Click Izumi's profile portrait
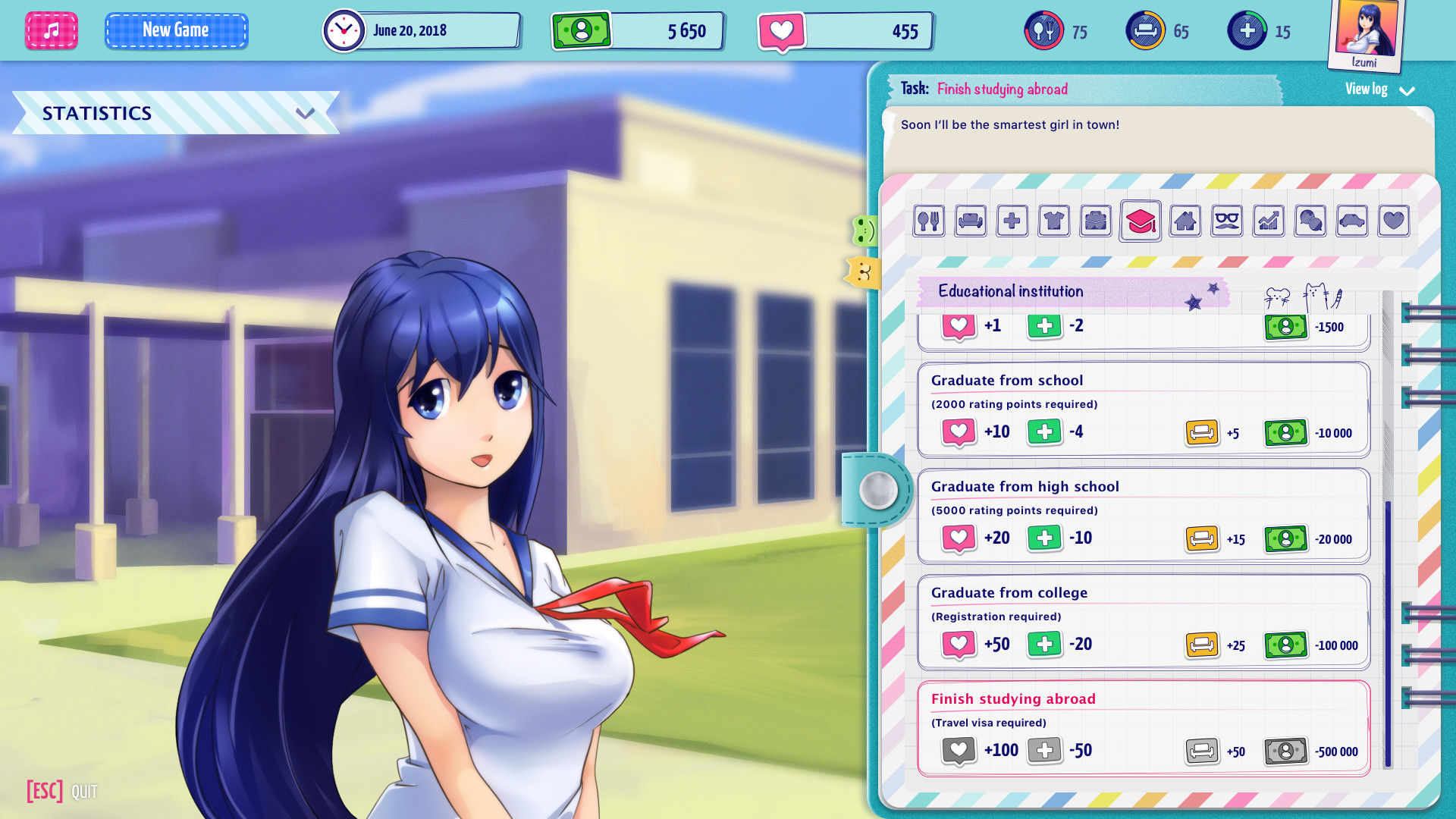 tap(1364, 32)
